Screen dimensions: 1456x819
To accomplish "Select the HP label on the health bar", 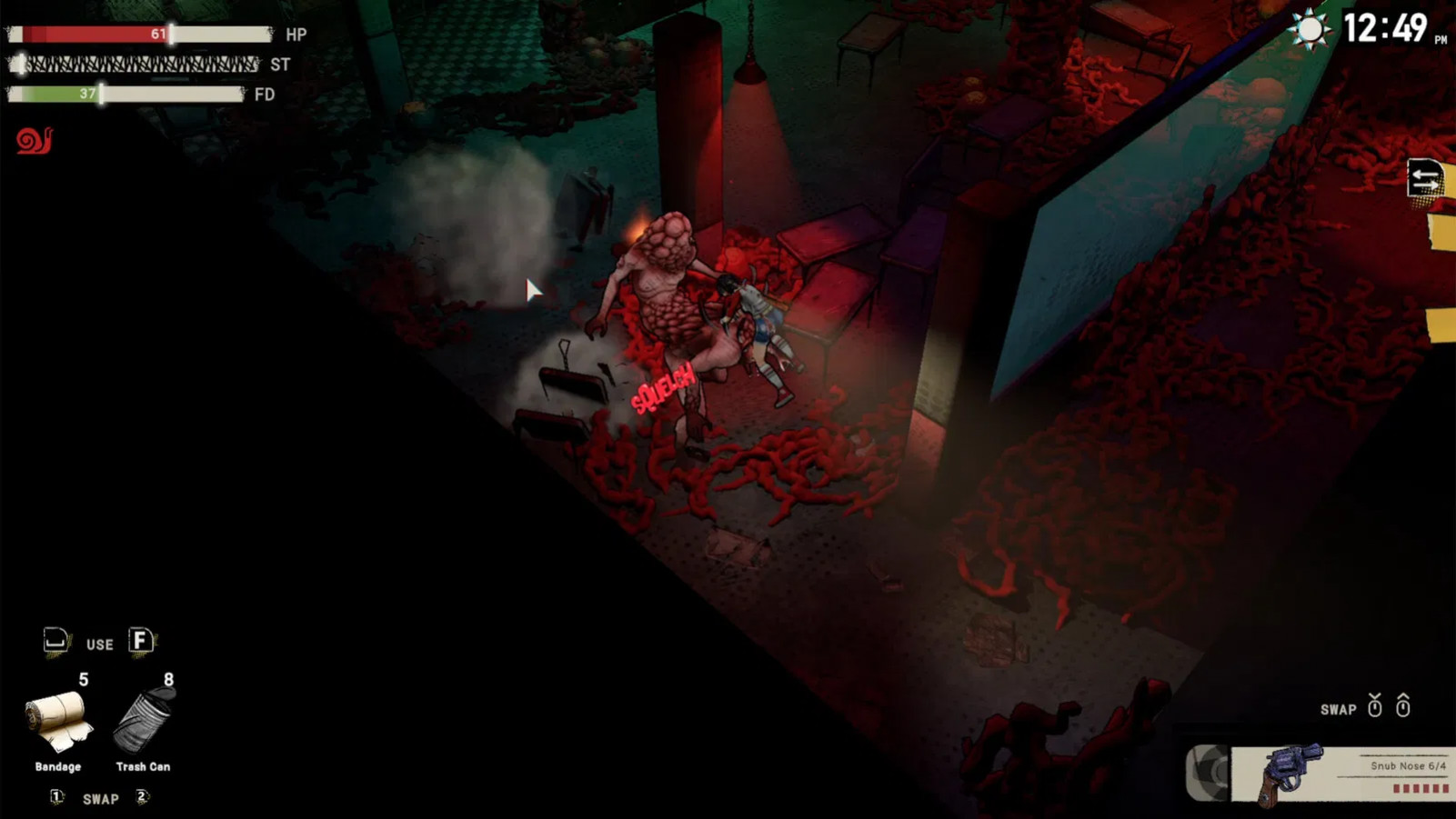I will coord(296,35).
